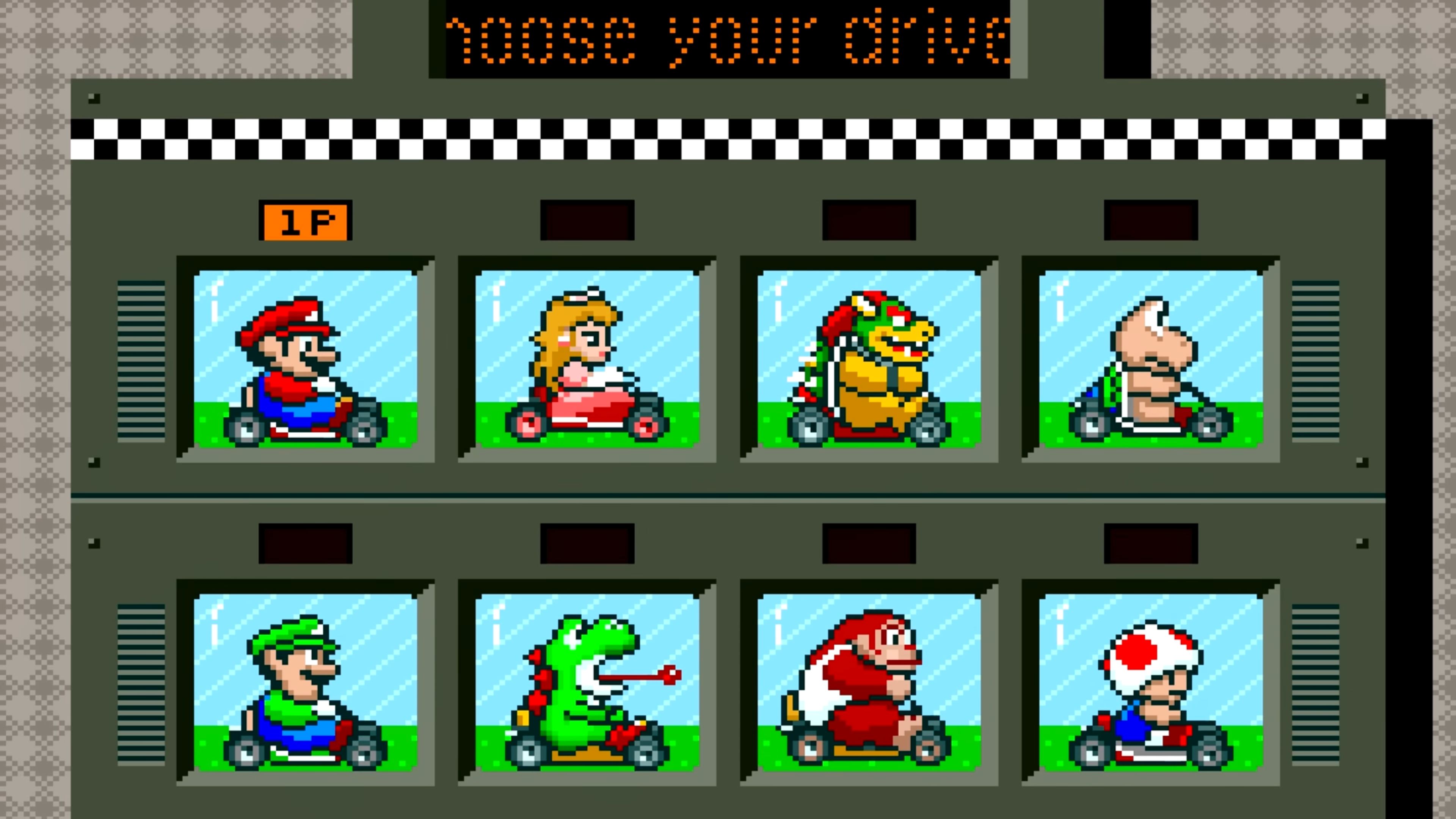Toggle the indicator light above Bowser
This screenshot has height=819, width=1456.
[x=871, y=221]
